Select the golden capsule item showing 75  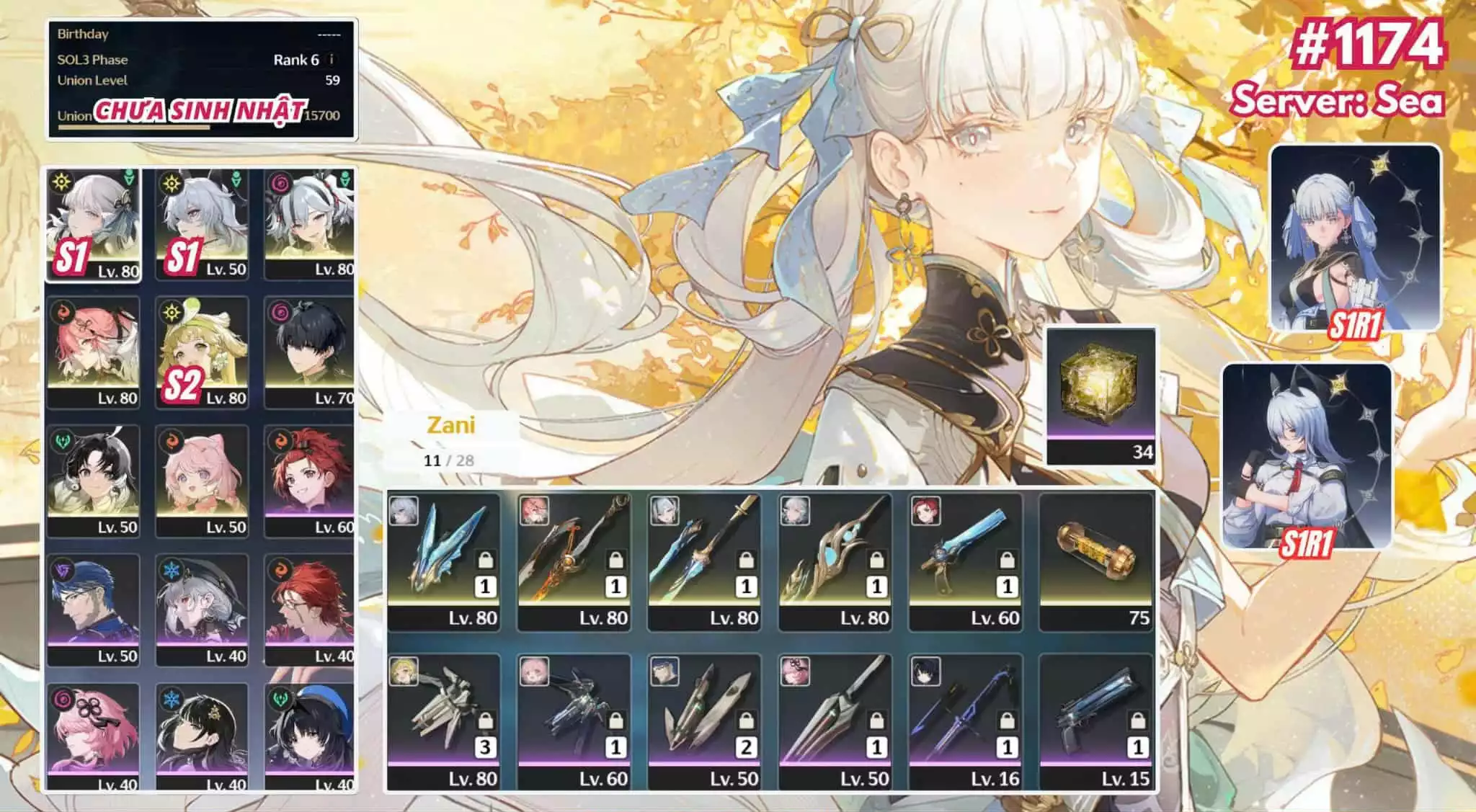tap(1096, 561)
